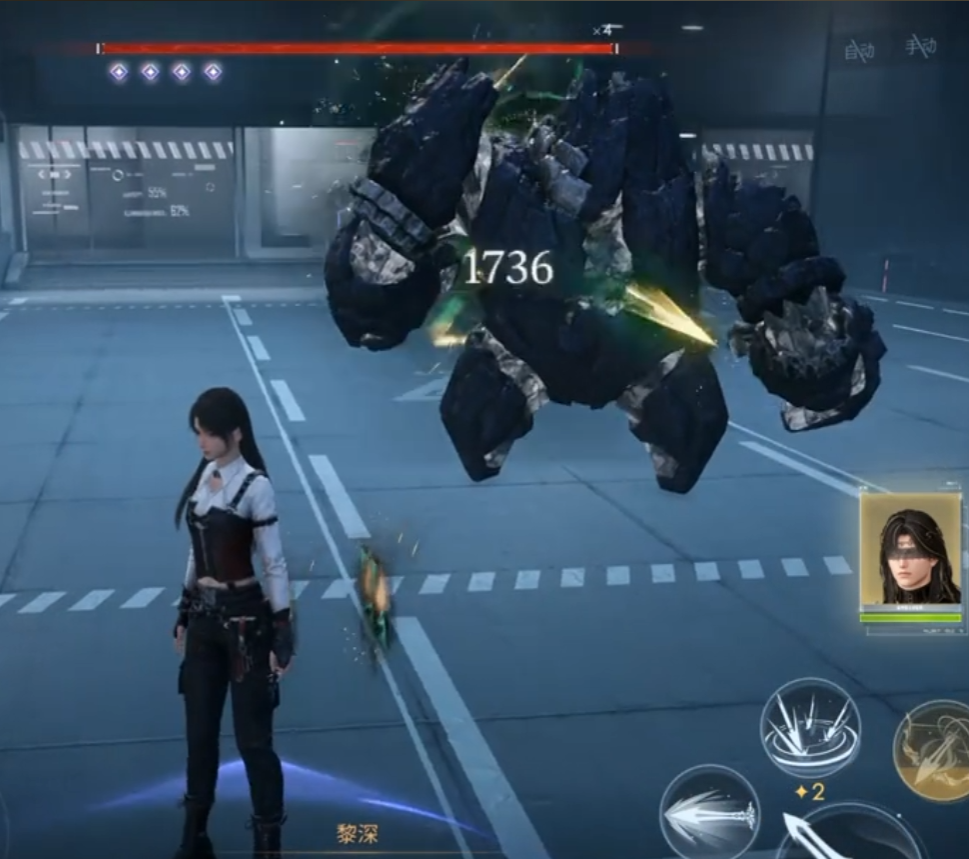Switch combat to 自动 auto mode

pyautogui.click(x=859, y=49)
